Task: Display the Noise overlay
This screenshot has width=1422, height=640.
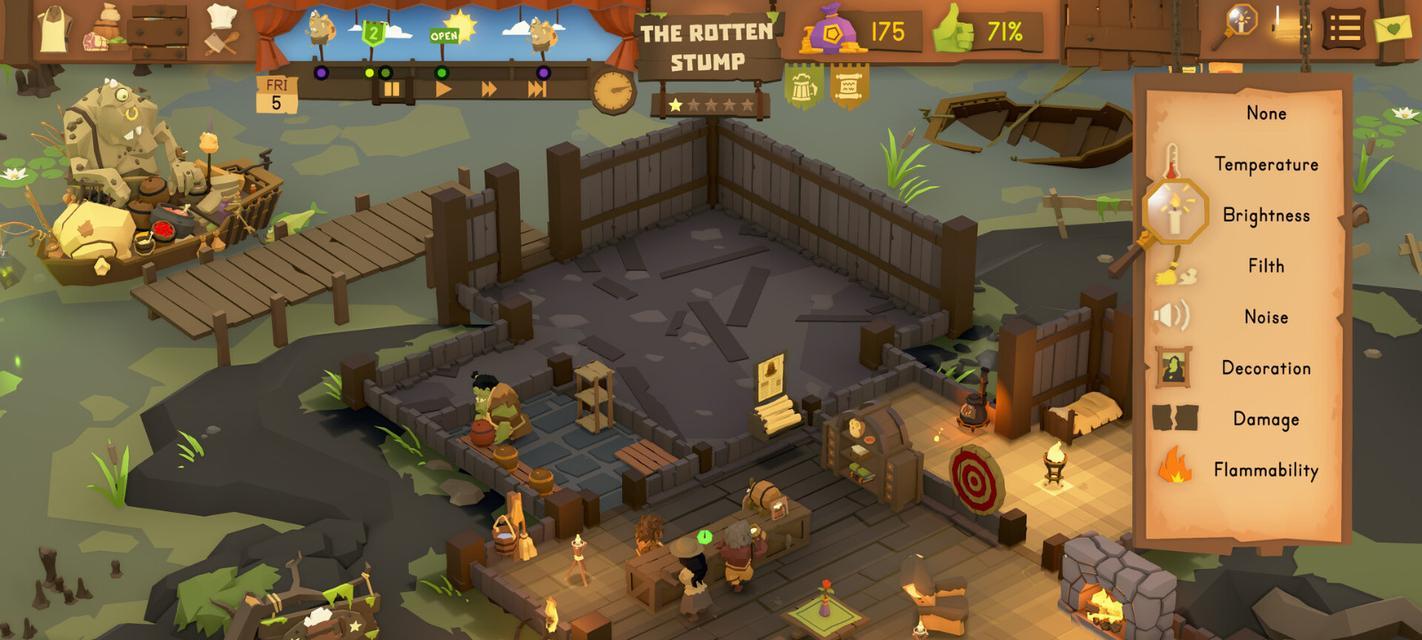Action: tap(1265, 317)
